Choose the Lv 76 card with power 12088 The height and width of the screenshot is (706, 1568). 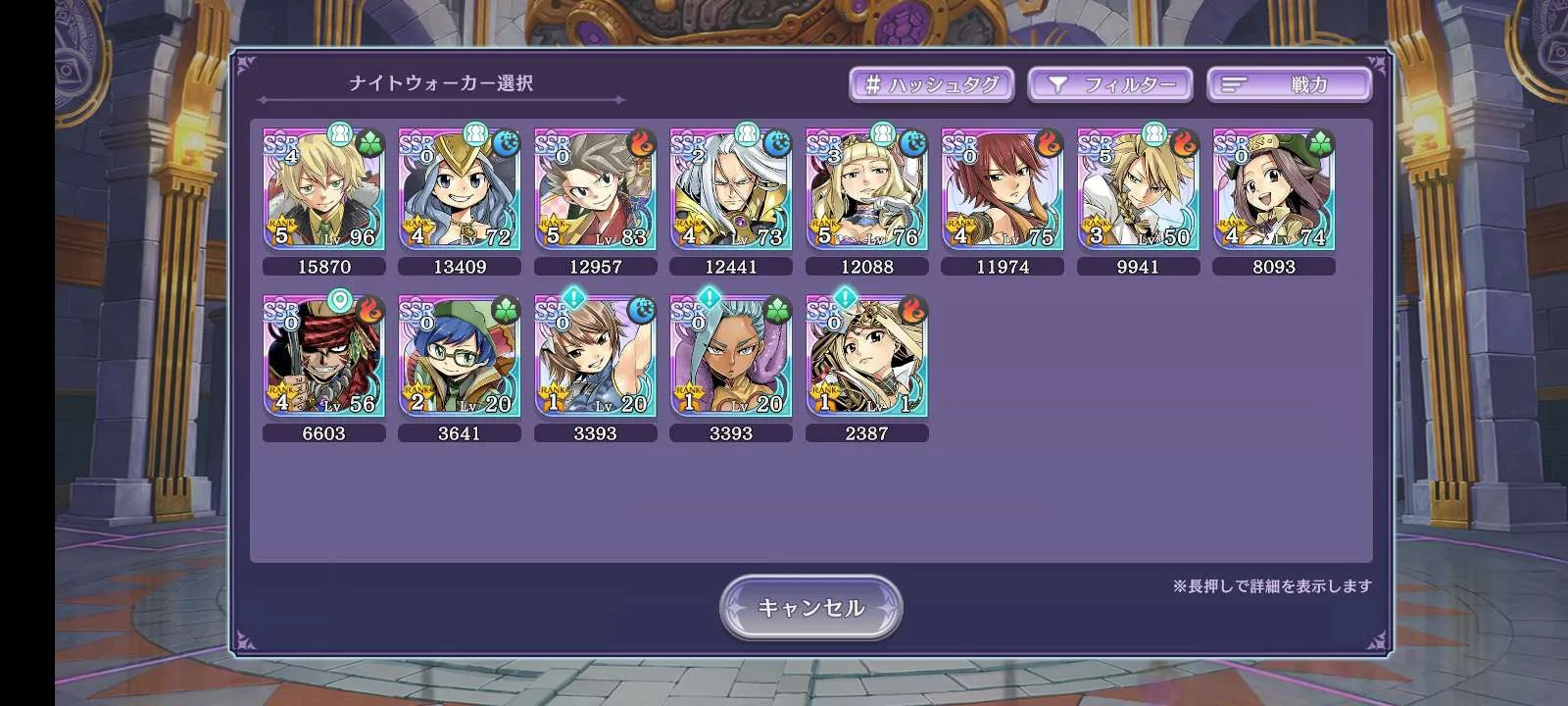[866, 190]
